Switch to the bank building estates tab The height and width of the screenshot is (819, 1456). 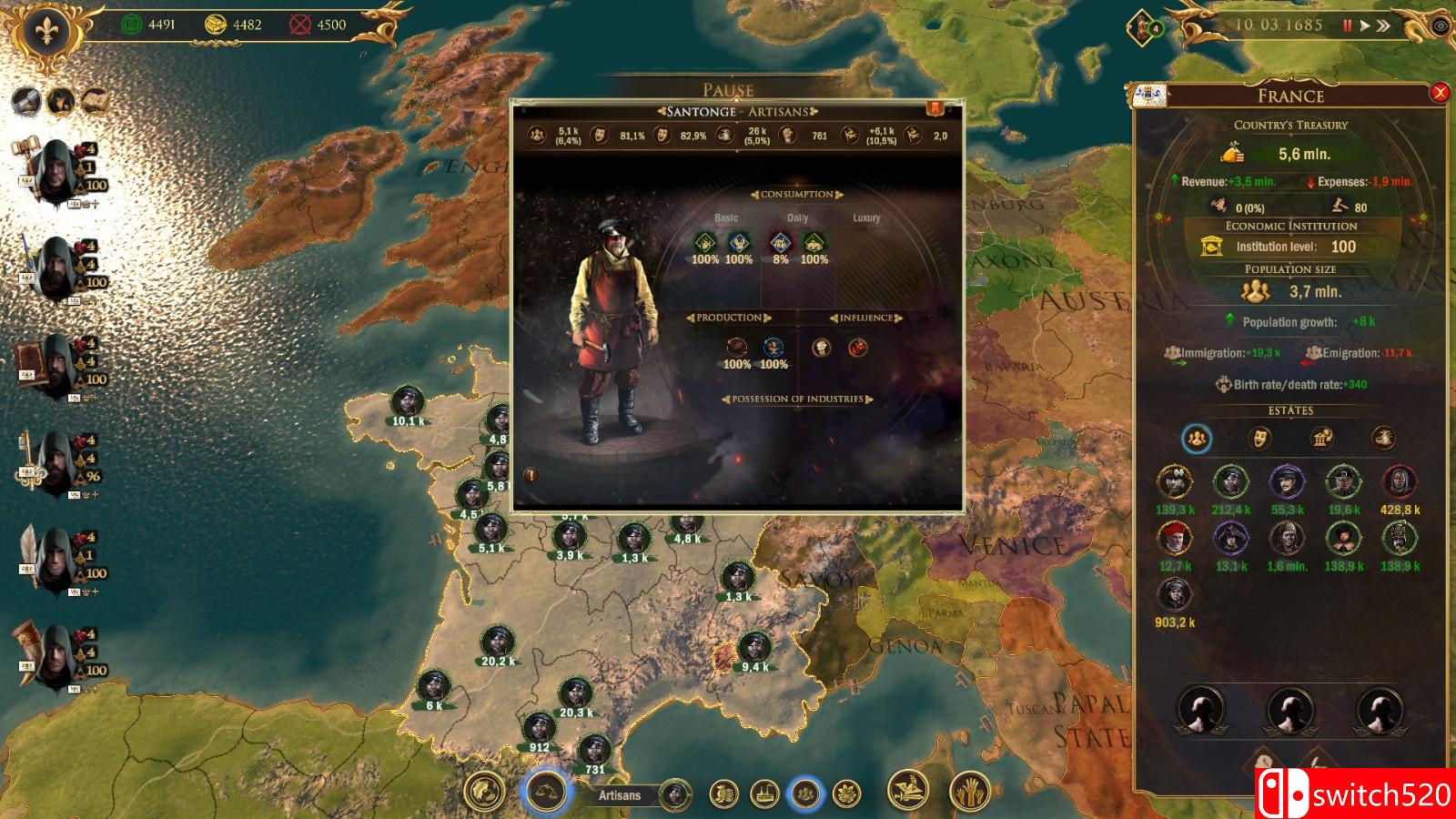[x=1321, y=439]
